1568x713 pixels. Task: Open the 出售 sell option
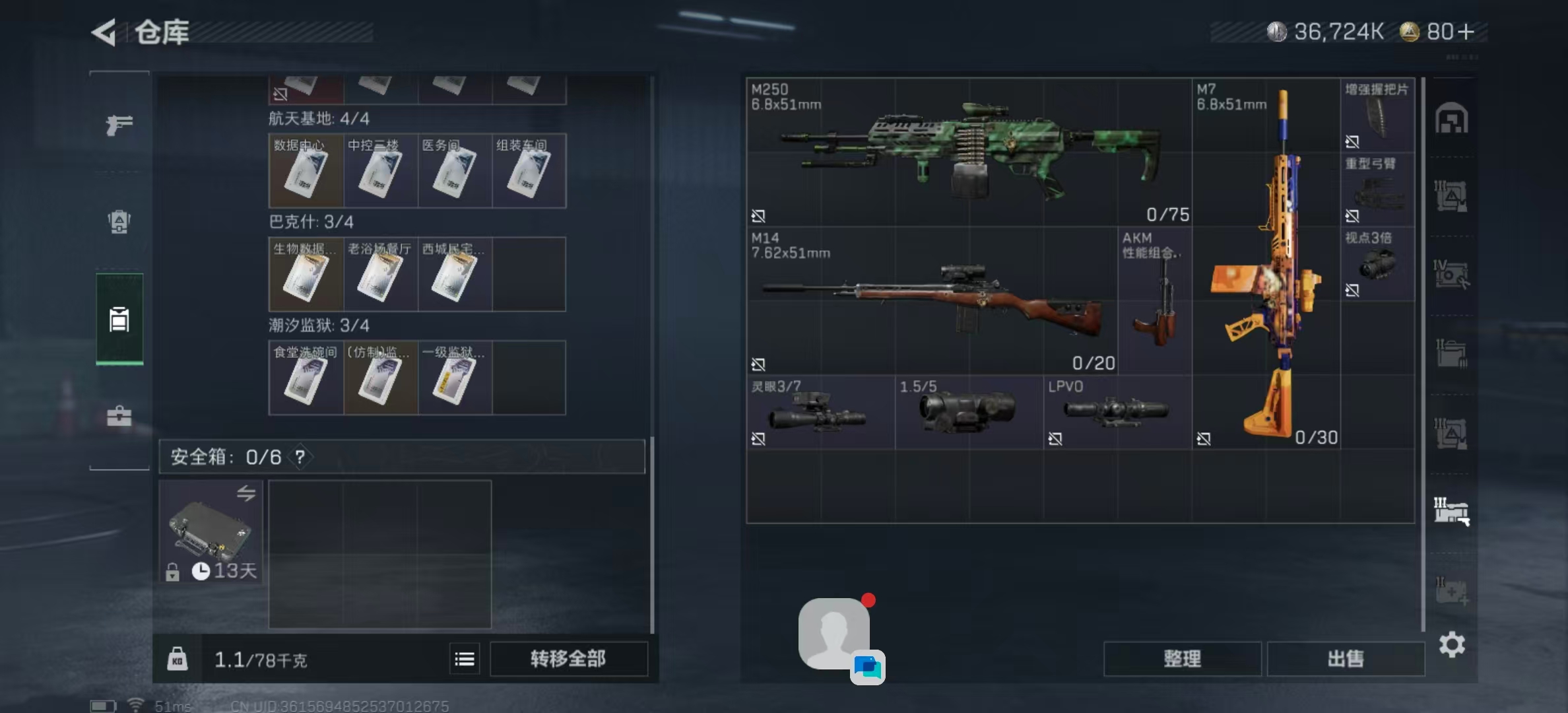tap(1346, 659)
